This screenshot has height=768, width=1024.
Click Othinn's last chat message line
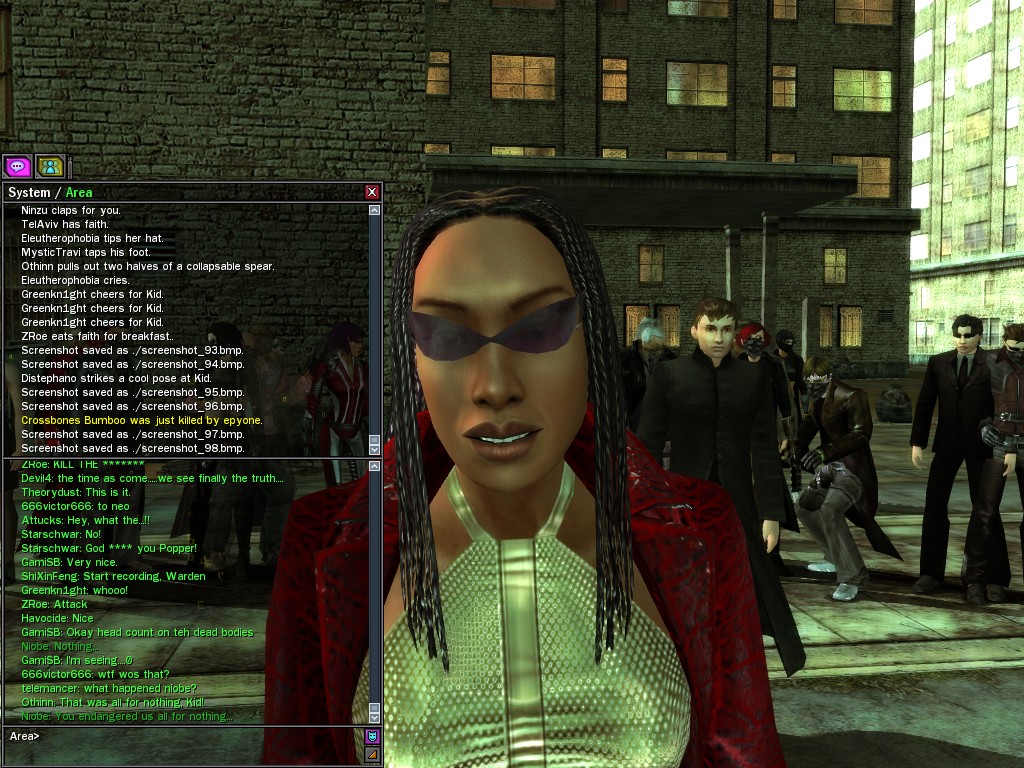coord(112,702)
